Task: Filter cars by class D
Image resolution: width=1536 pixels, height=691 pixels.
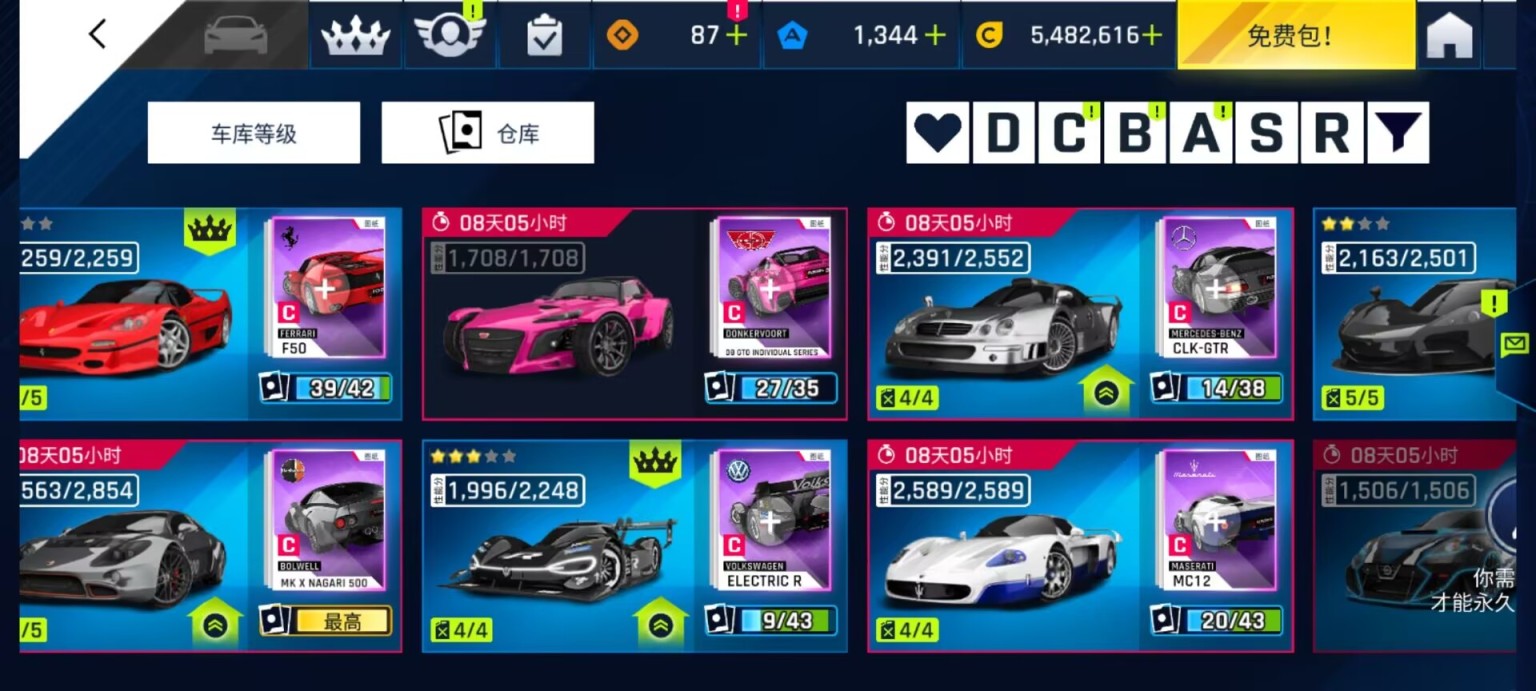Action: click(1003, 133)
